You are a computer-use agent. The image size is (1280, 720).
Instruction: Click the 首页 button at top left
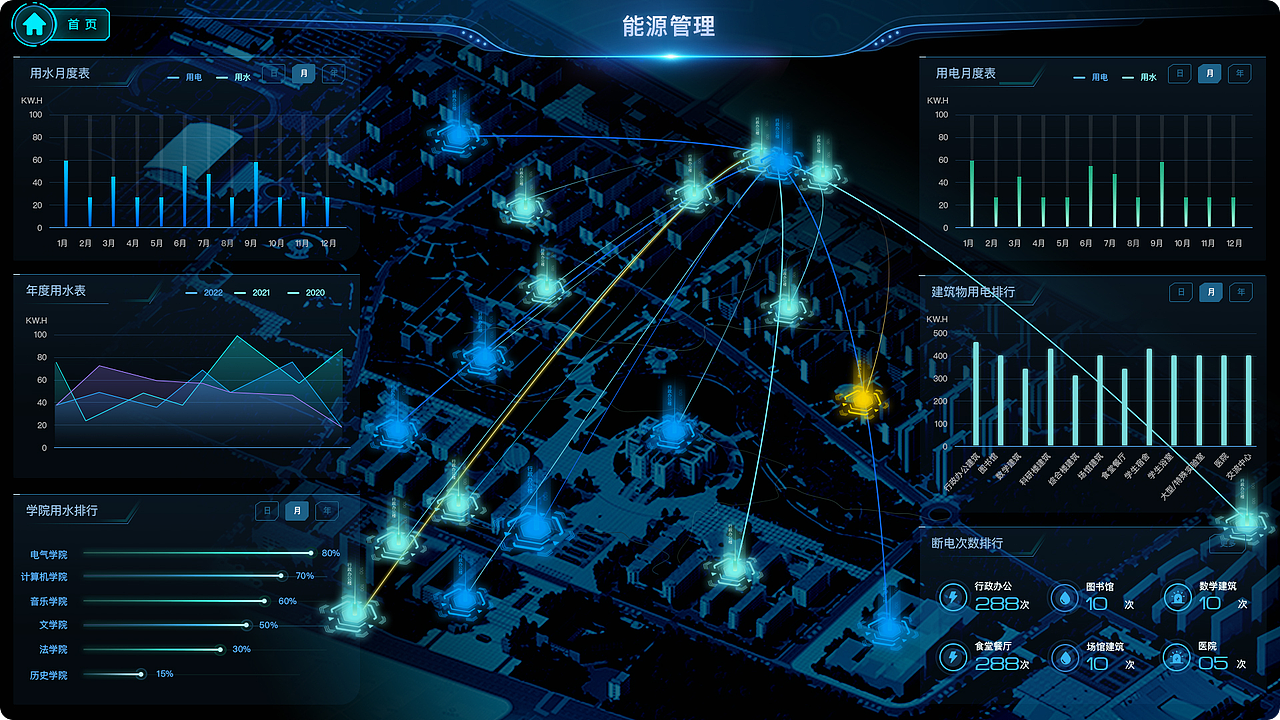click(x=80, y=24)
